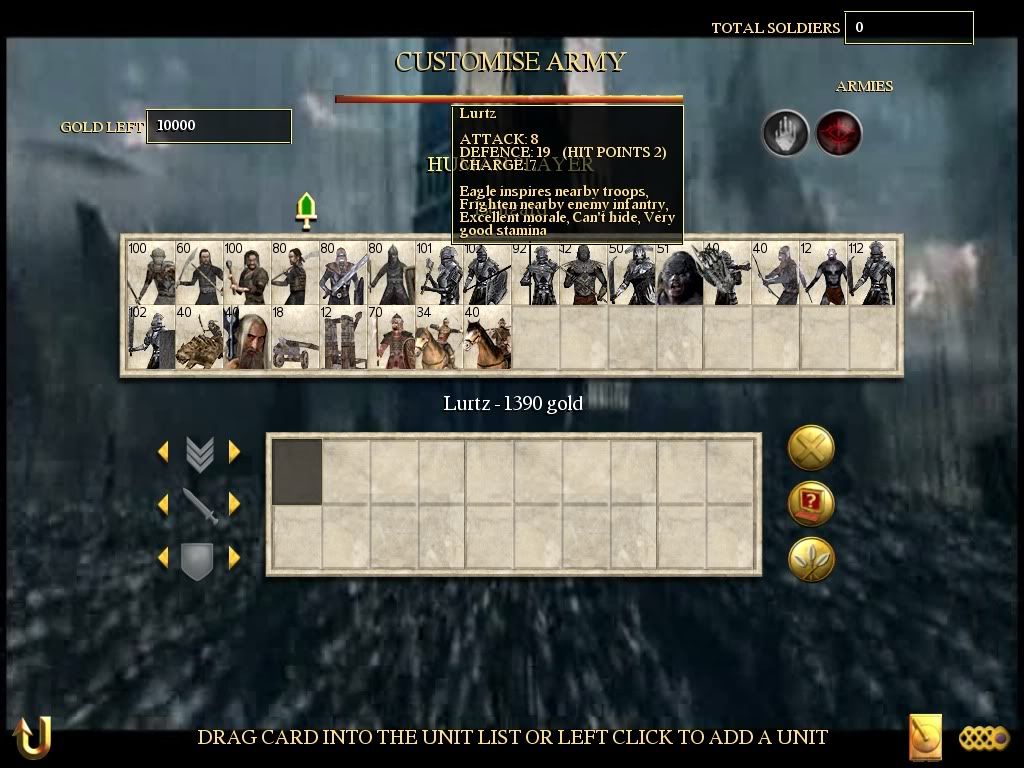Decrease weapon upgrade with left sword arrow
The height and width of the screenshot is (768, 1024).
point(163,503)
